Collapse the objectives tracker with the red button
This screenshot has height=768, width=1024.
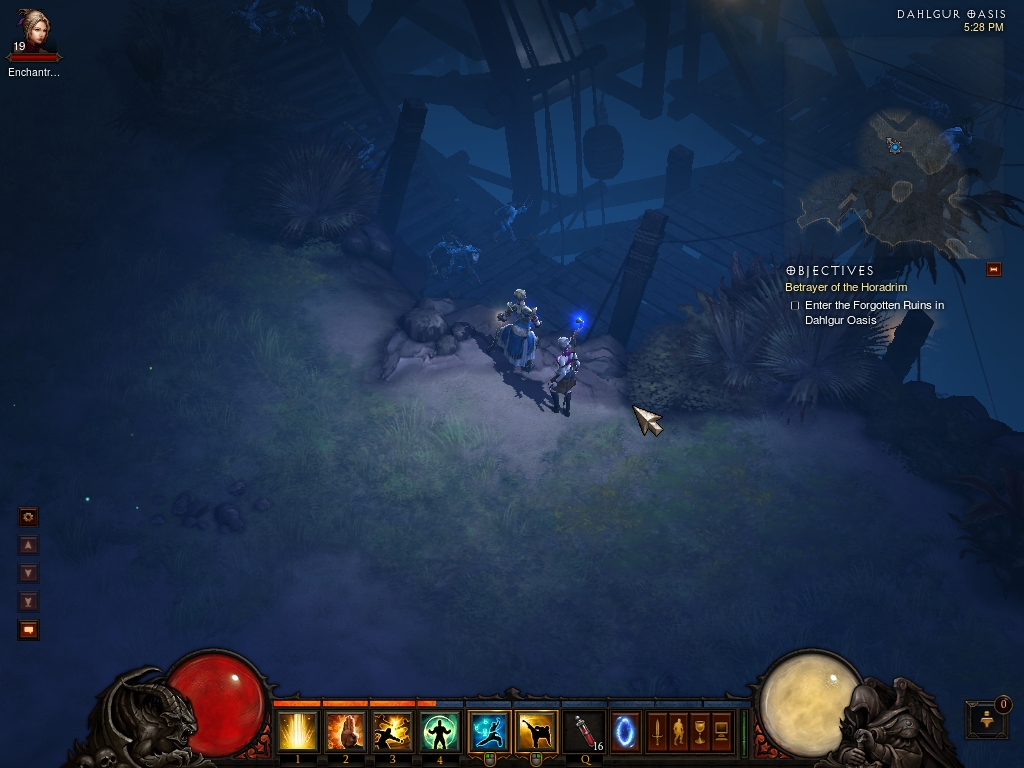pos(993,269)
